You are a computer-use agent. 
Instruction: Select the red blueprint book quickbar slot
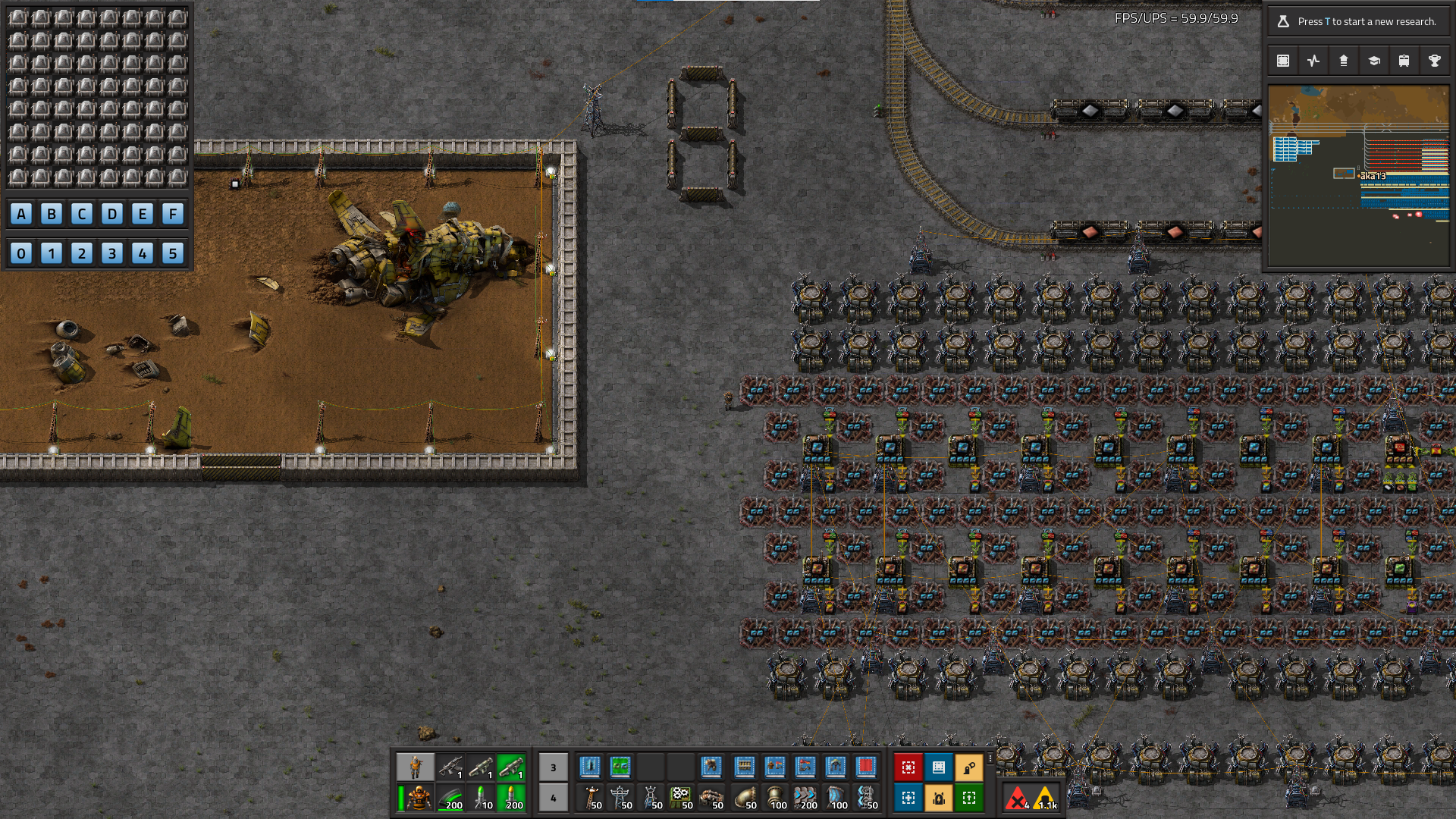click(x=866, y=767)
